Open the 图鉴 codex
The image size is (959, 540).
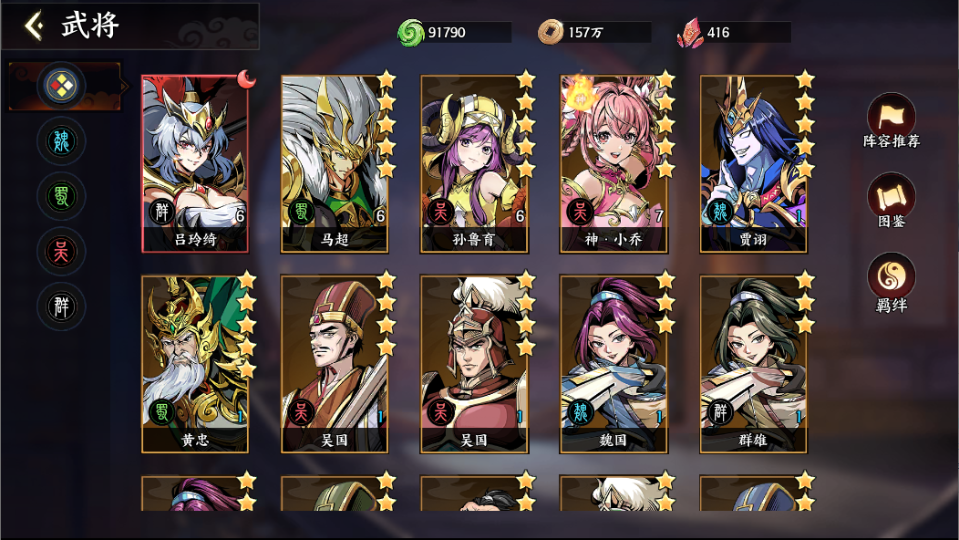point(891,199)
